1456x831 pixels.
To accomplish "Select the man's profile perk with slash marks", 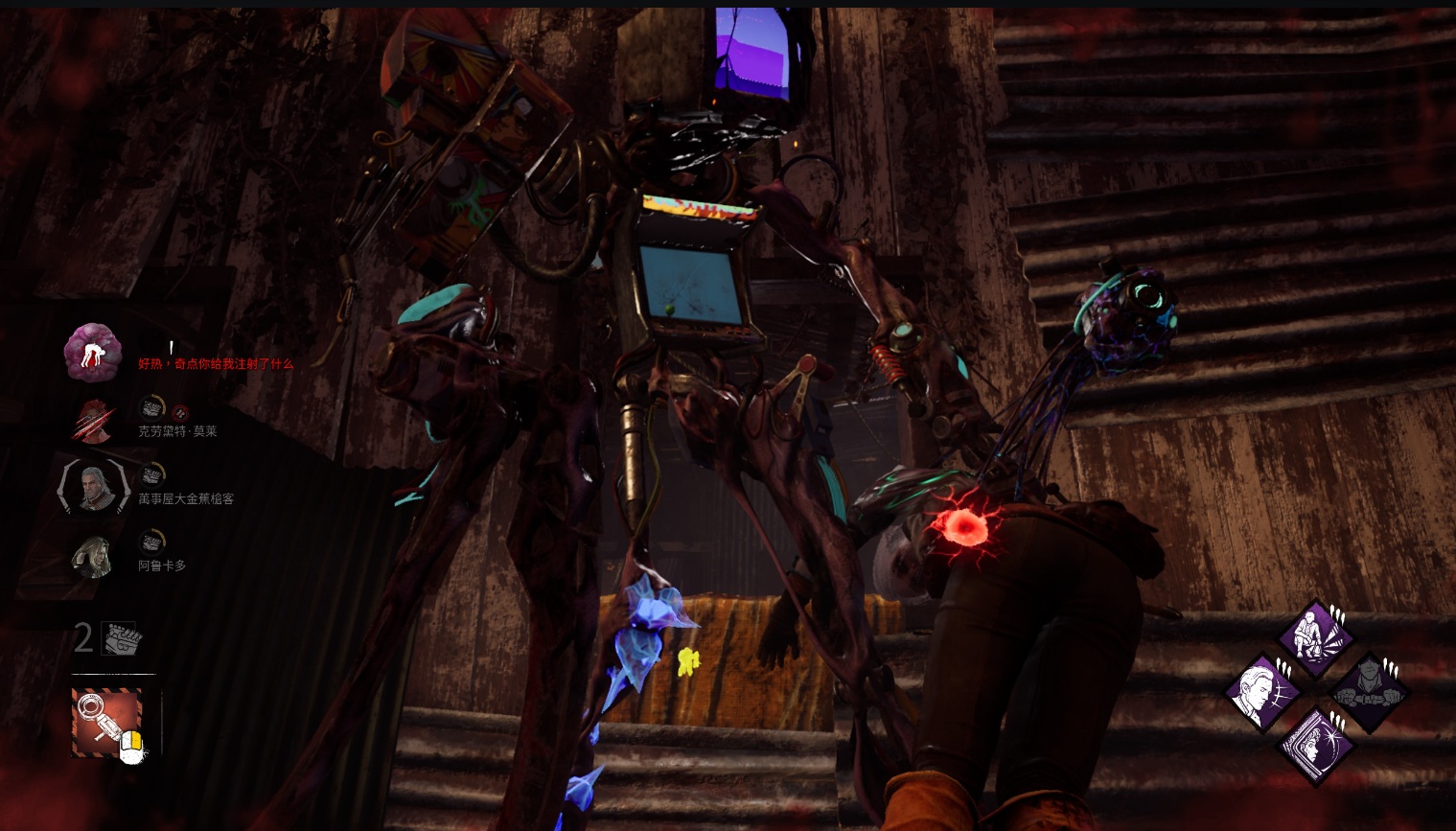I will [1263, 691].
